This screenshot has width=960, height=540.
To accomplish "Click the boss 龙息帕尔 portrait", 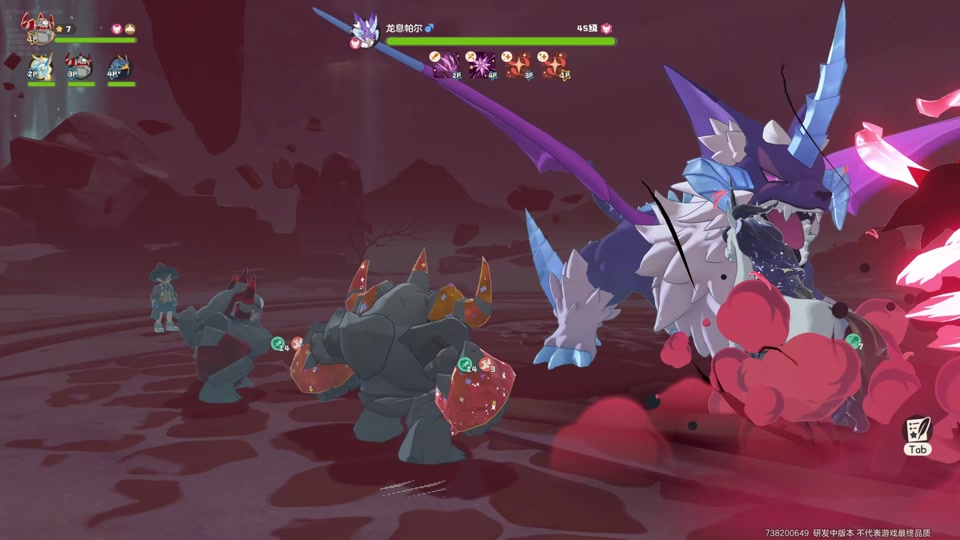I will pos(366,28).
